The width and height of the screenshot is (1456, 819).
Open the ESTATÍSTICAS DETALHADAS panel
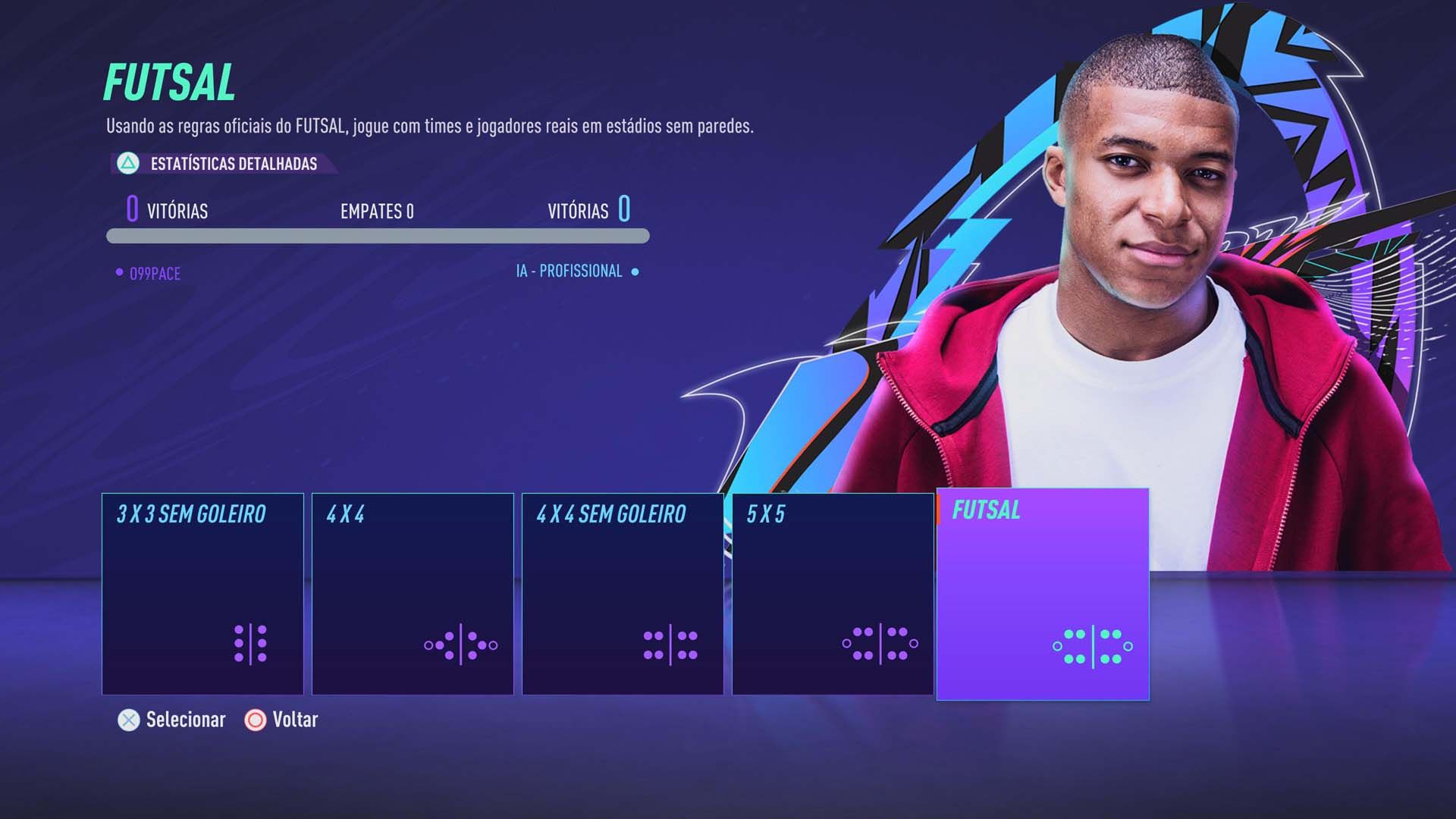point(234,162)
